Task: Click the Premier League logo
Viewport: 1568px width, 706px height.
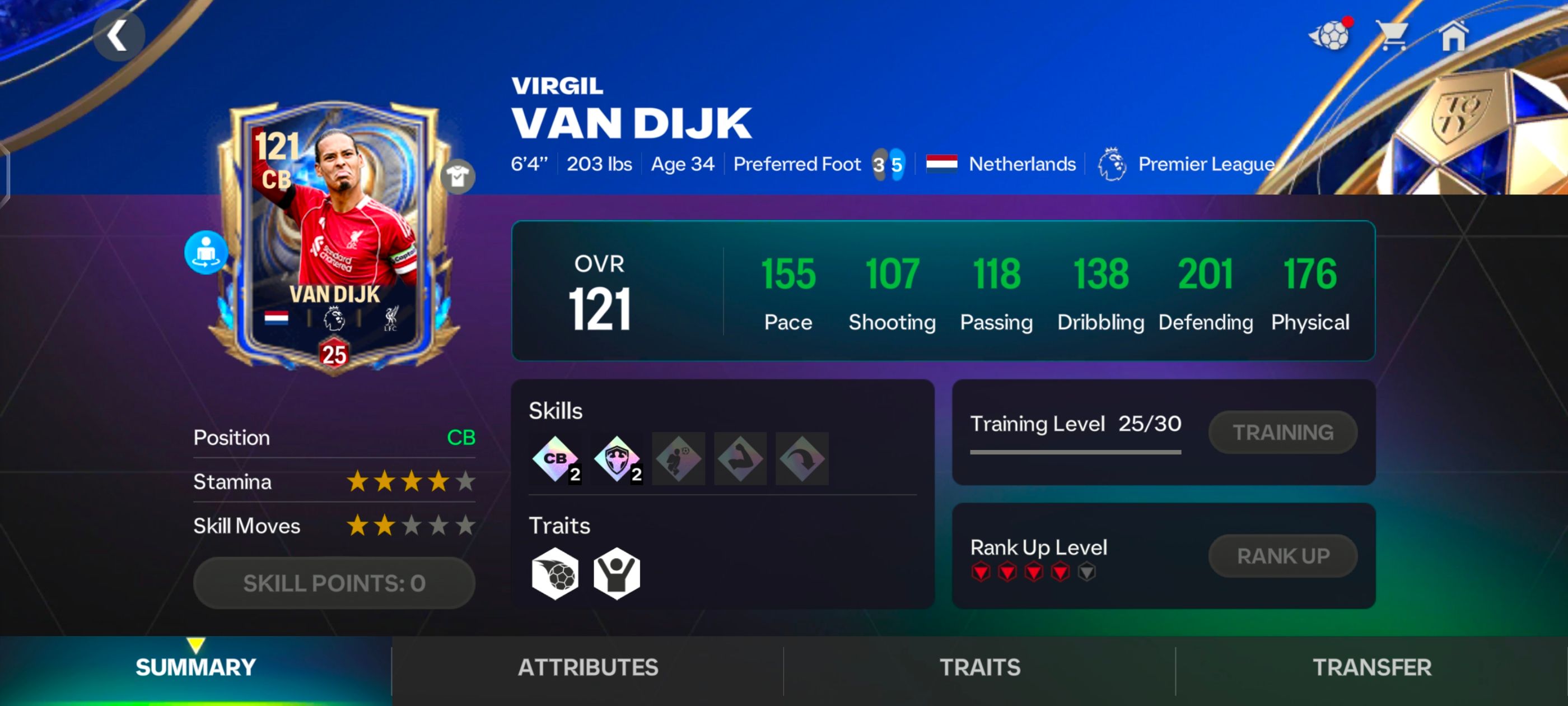Action: click(1114, 163)
